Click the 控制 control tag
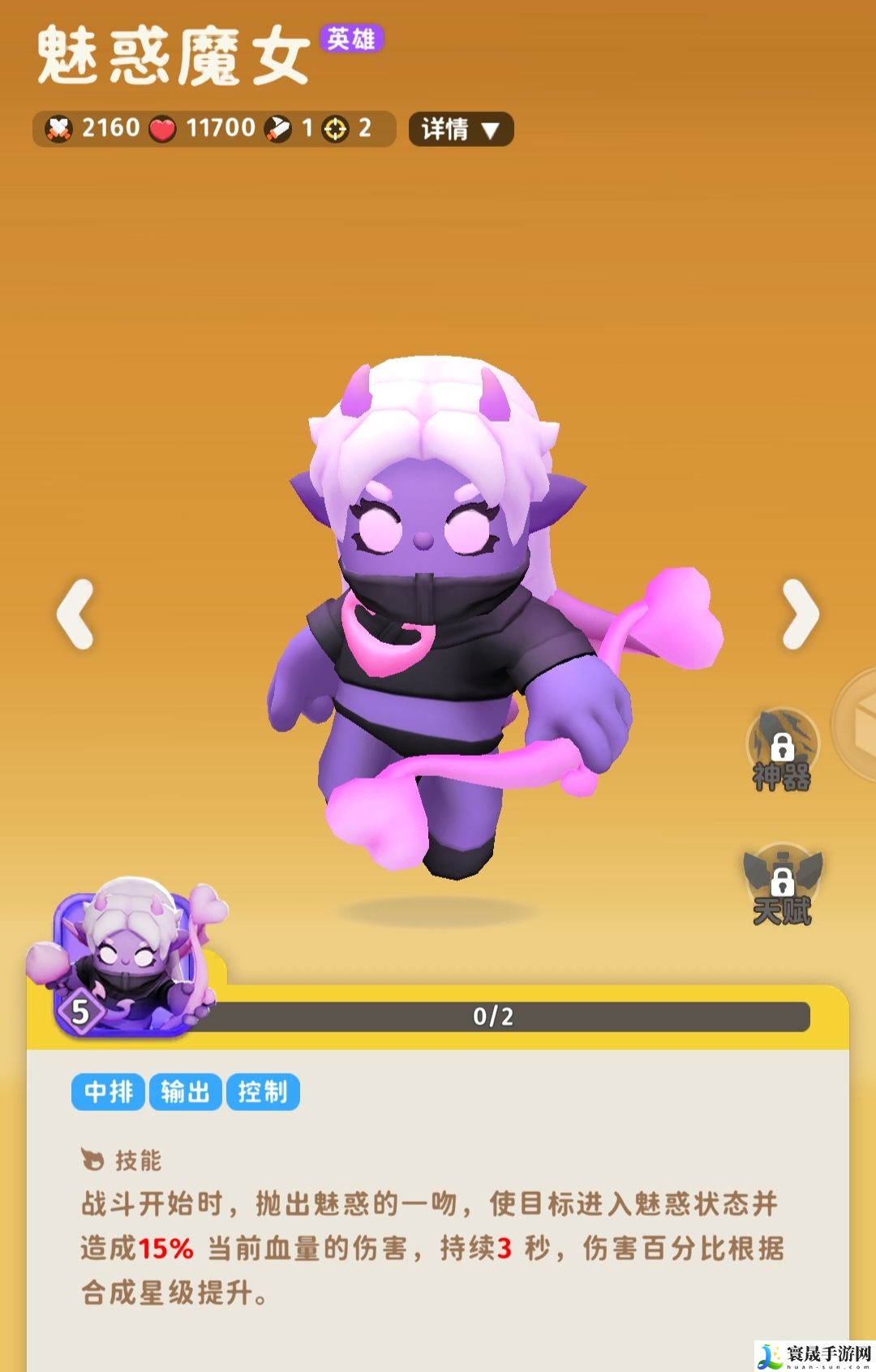The height and width of the screenshot is (1372, 876). [263, 1092]
